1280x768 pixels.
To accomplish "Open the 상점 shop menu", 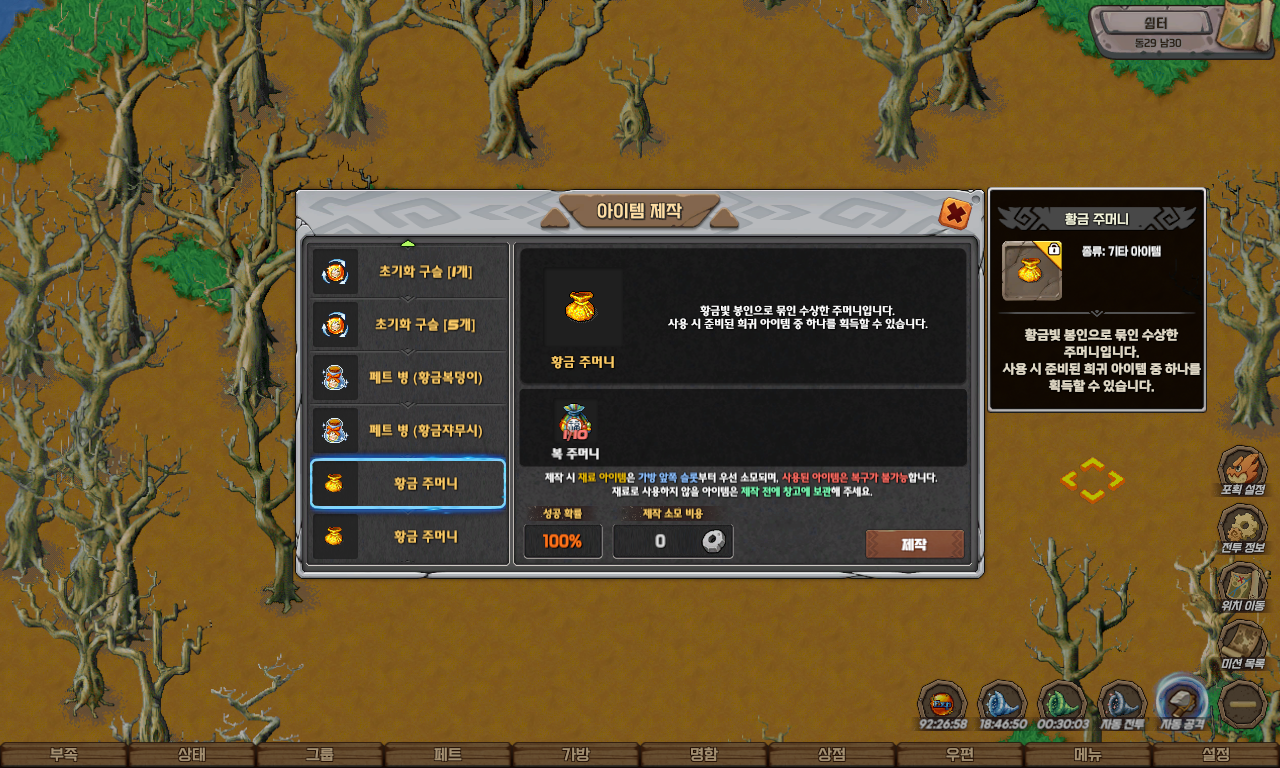I will point(832,755).
